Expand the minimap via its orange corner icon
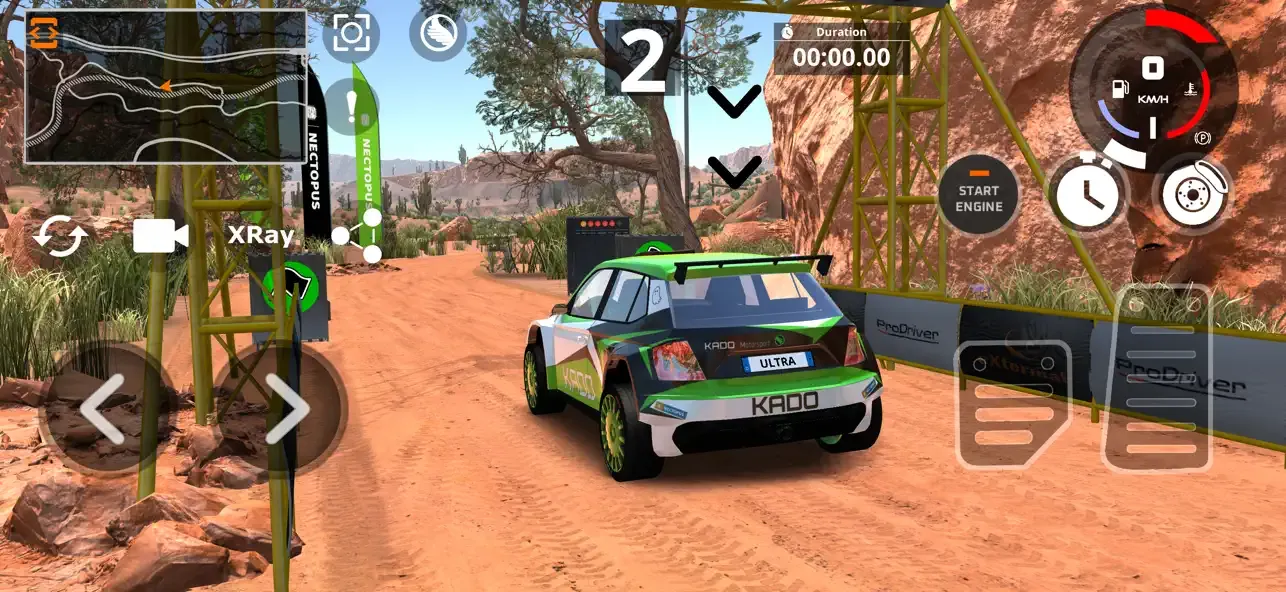 [44, 34]
